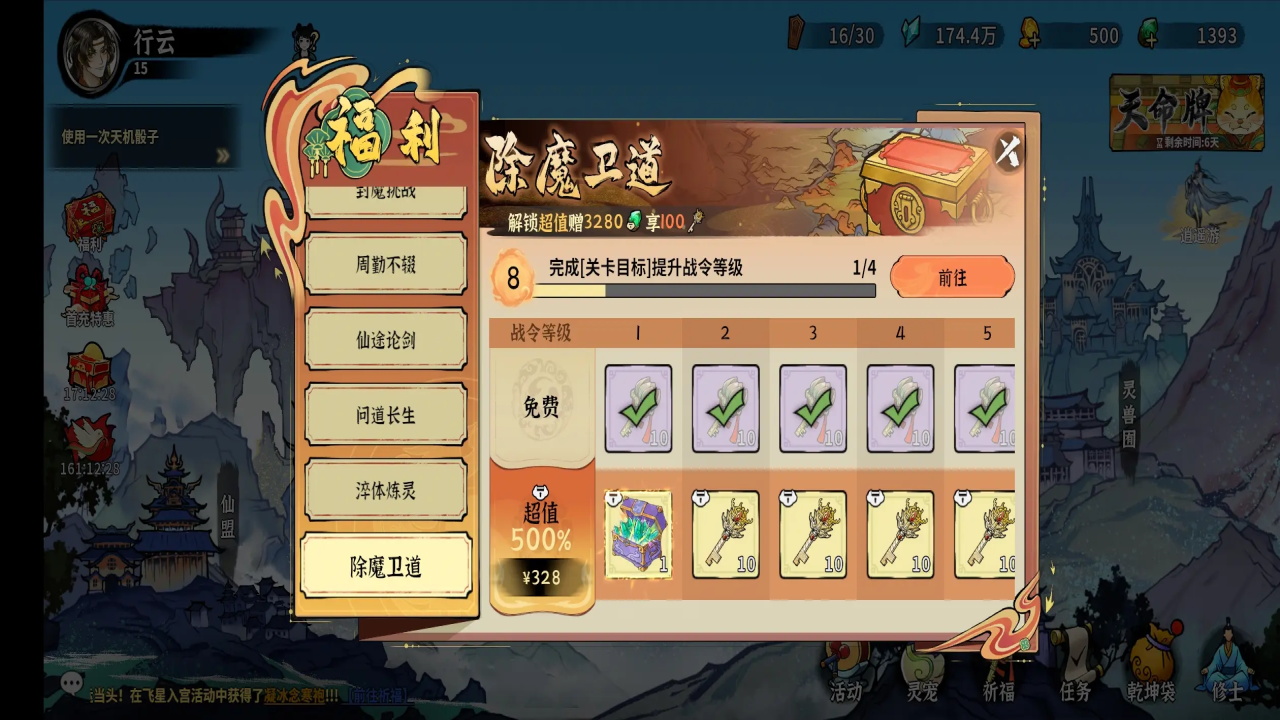
Task: Open the 福利 welfare chest icon
Action: (89, 220)
